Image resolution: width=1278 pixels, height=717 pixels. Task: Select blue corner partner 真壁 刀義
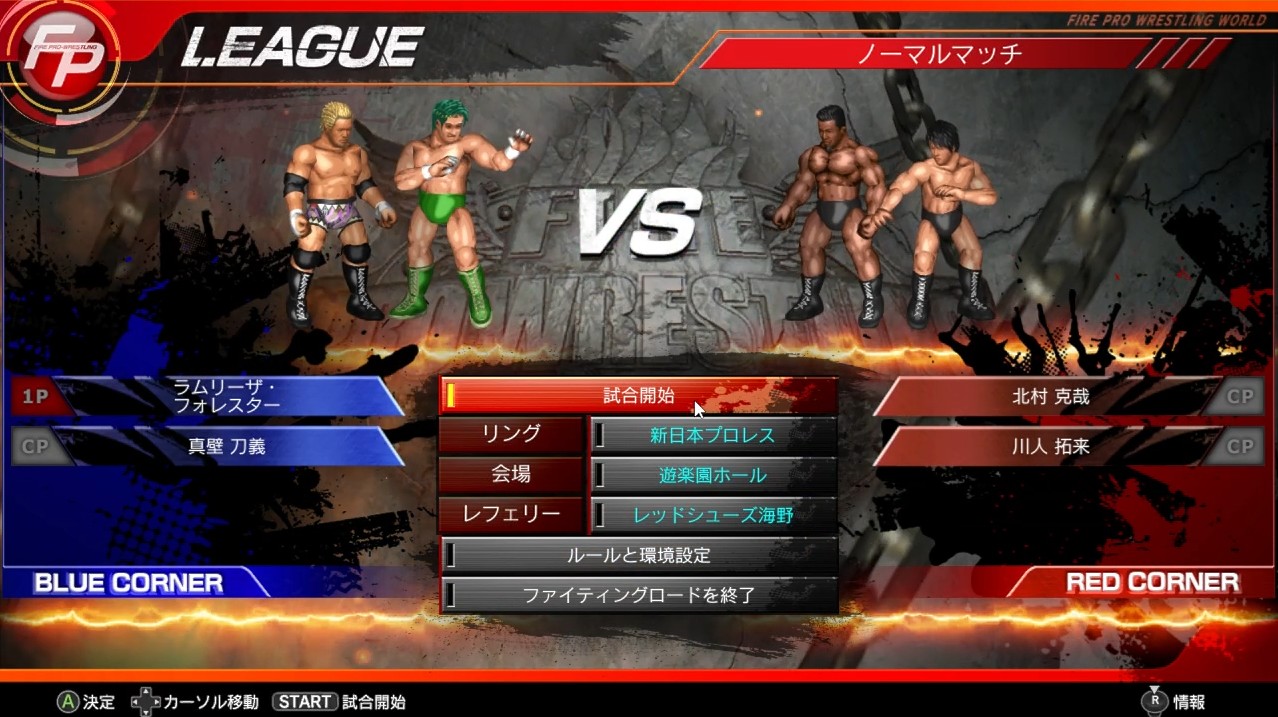226,447
